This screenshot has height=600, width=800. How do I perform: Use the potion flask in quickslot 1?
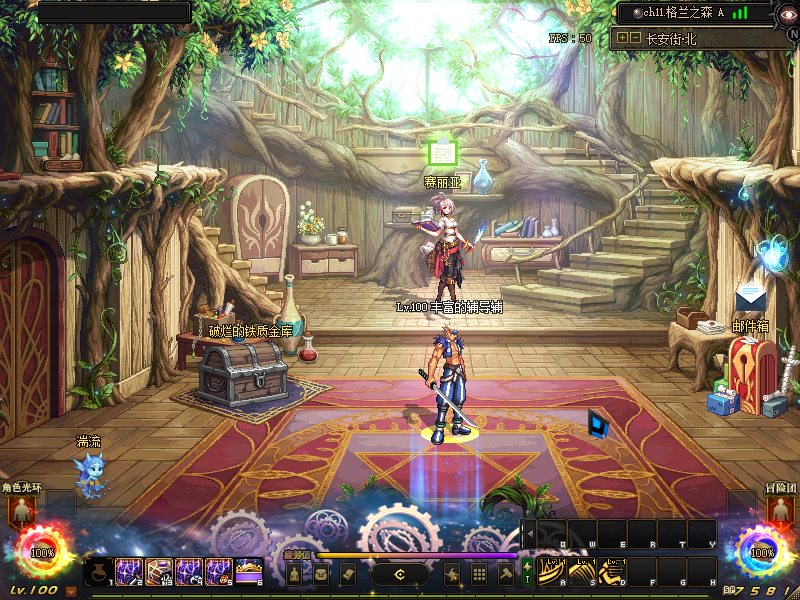(x=100, y=572)
